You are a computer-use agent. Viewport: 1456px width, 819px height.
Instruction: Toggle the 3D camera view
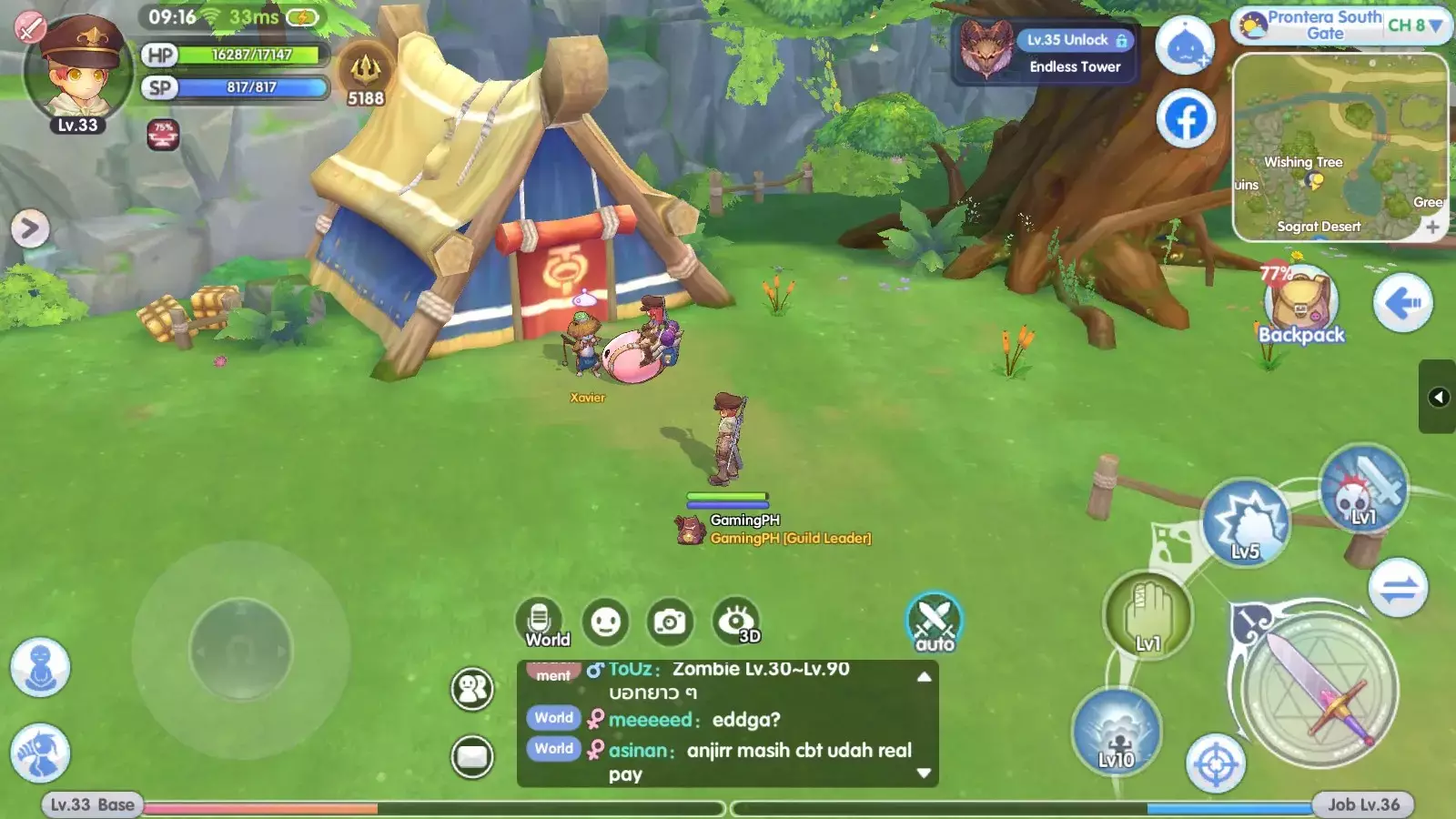tap(735, 622)
